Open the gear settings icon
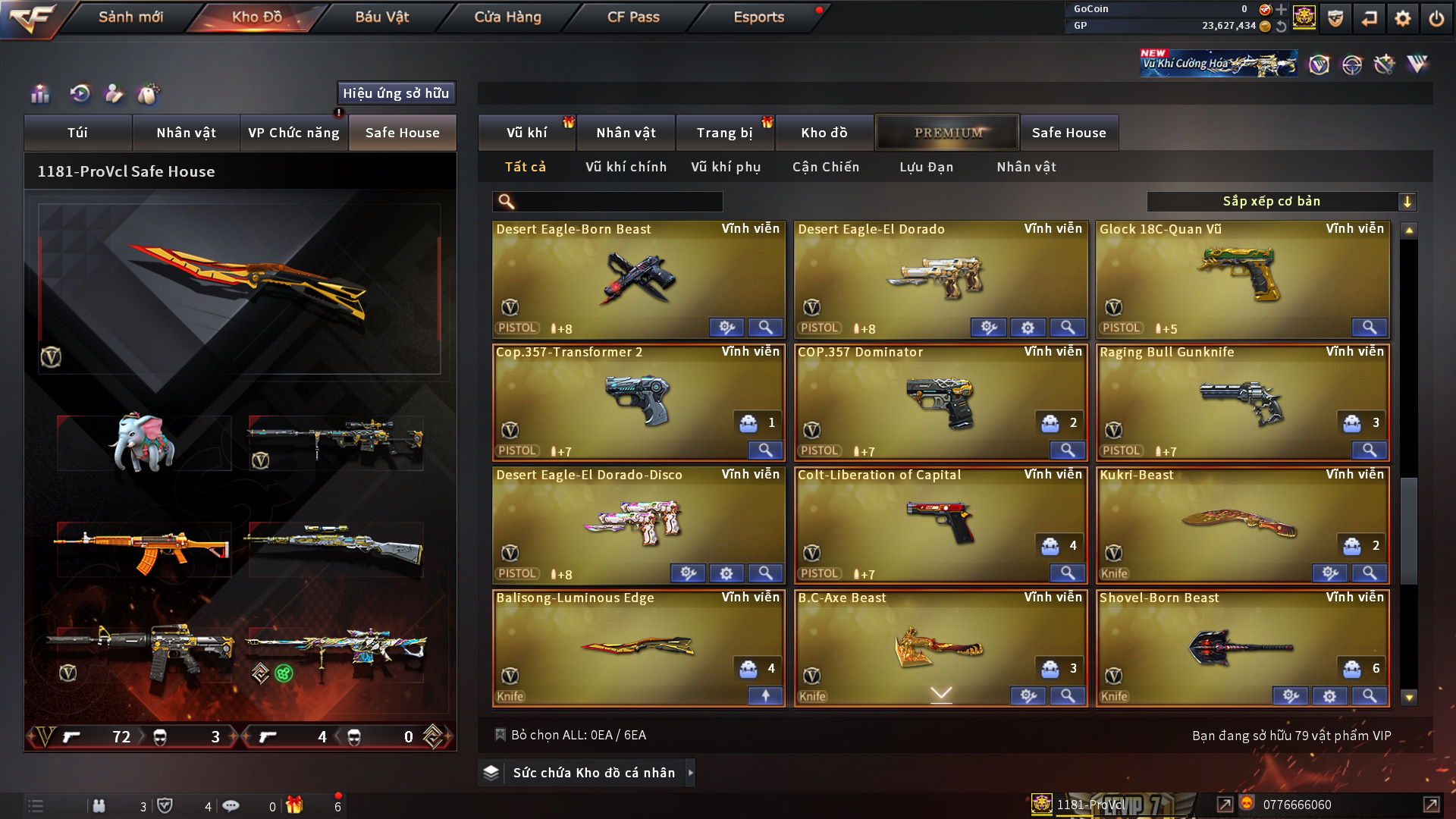The height and width of the screenshot is (819, 1456). pos(1402,18)
